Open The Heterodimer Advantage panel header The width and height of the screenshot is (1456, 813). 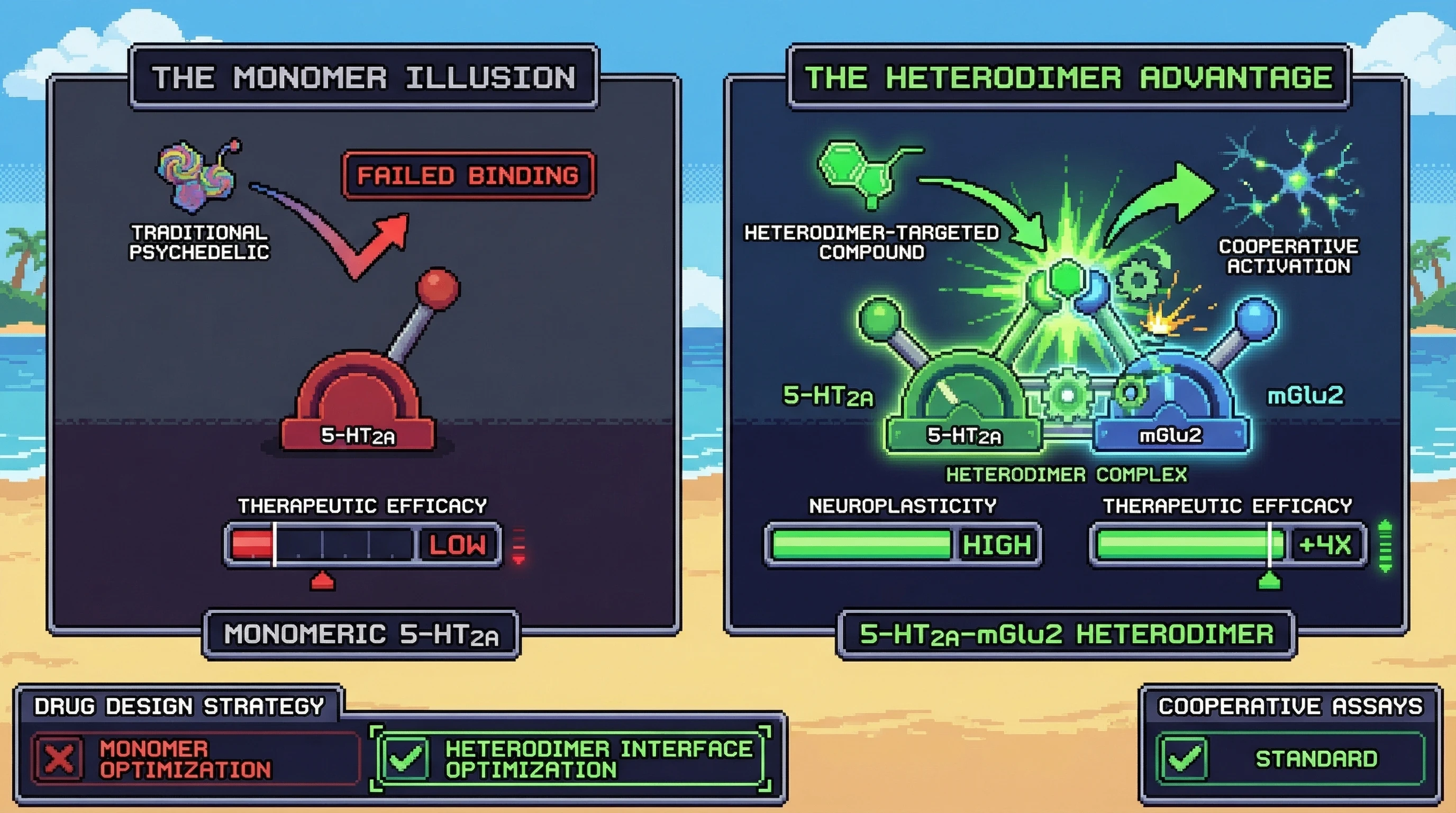point(1068,77)
